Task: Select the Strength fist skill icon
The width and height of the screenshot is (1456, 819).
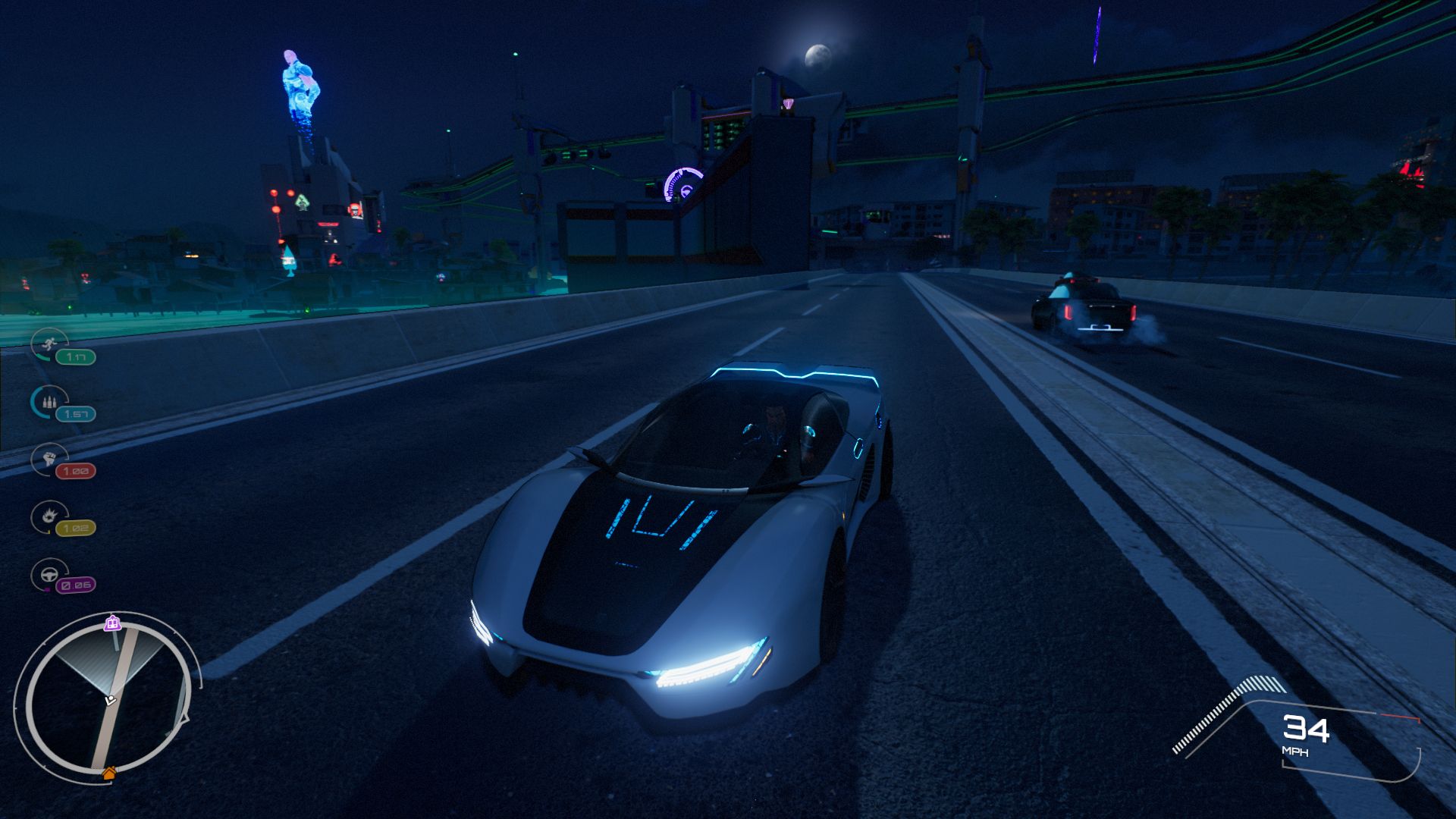Action: click(x=49, y=458)
